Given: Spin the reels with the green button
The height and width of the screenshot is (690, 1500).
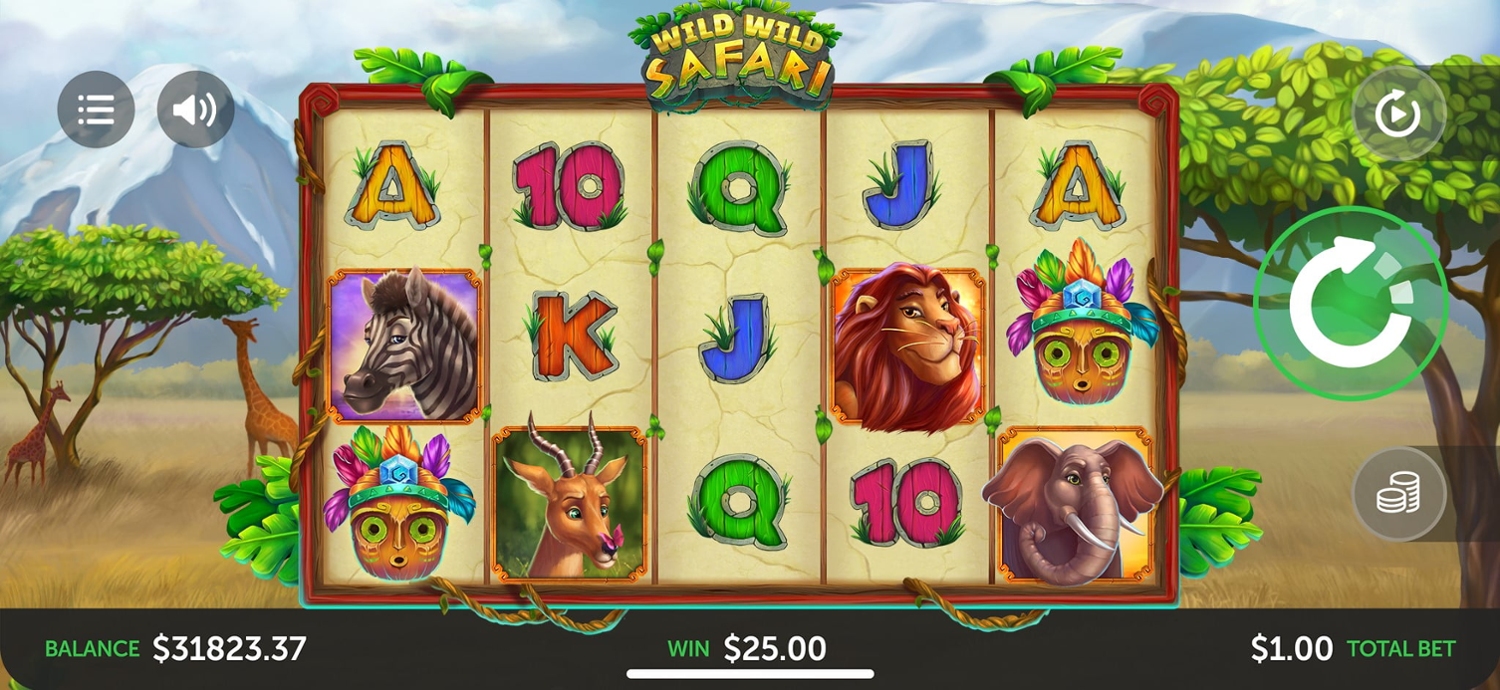Looking at the screenshot, I should point(1350,303).
